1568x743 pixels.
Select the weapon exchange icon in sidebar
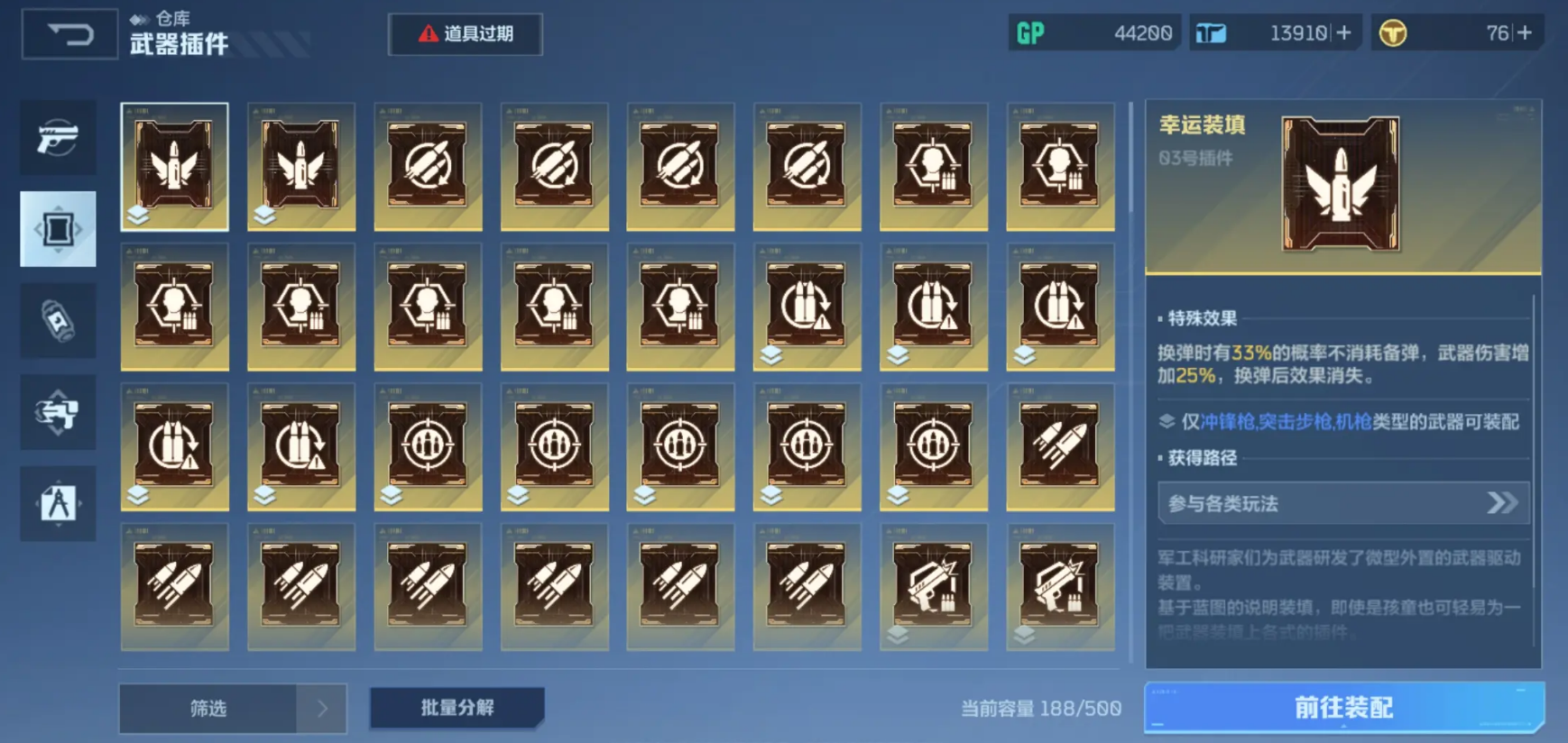tap(58, 412)
